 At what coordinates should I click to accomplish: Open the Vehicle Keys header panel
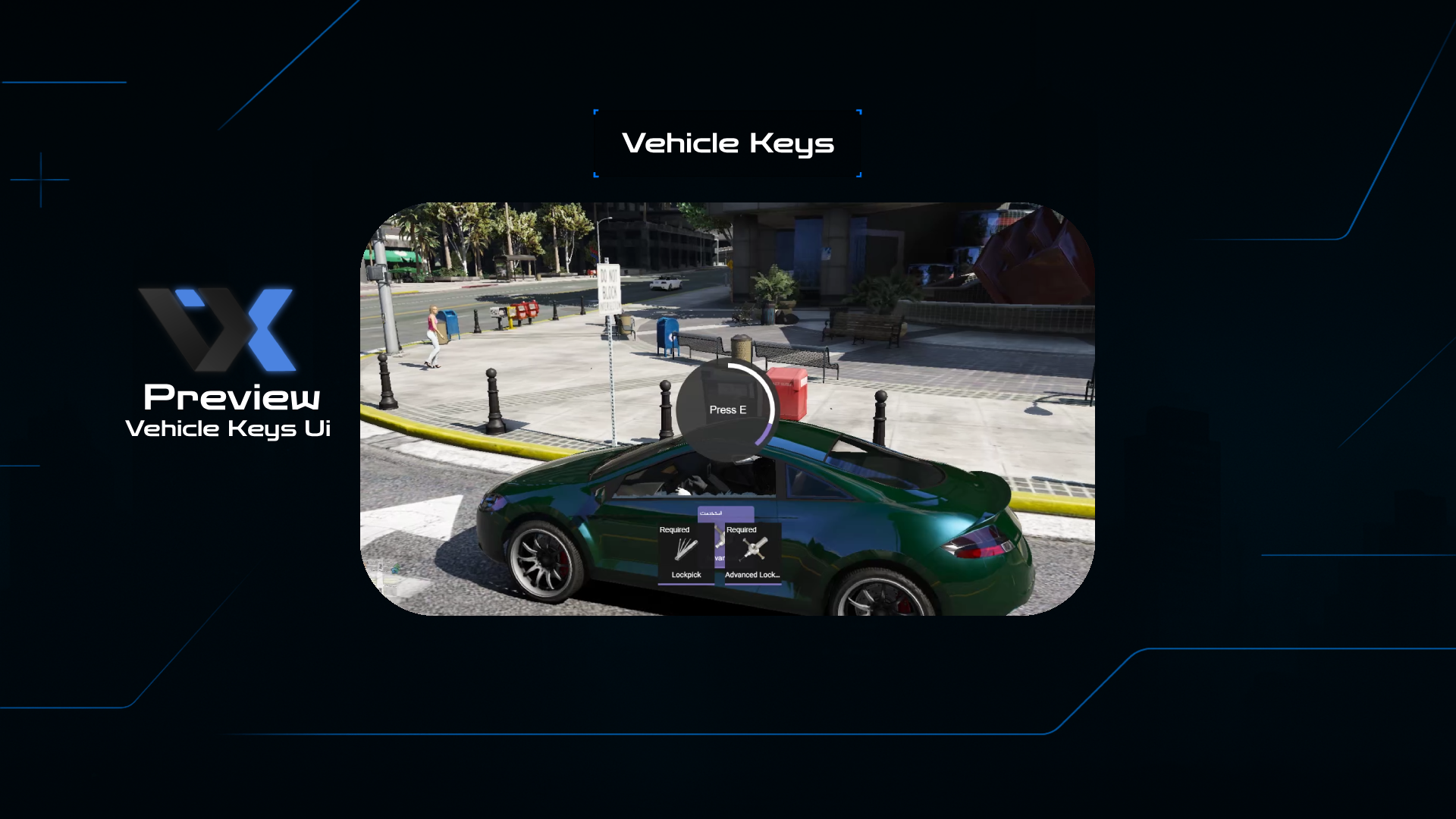point(726,143)
